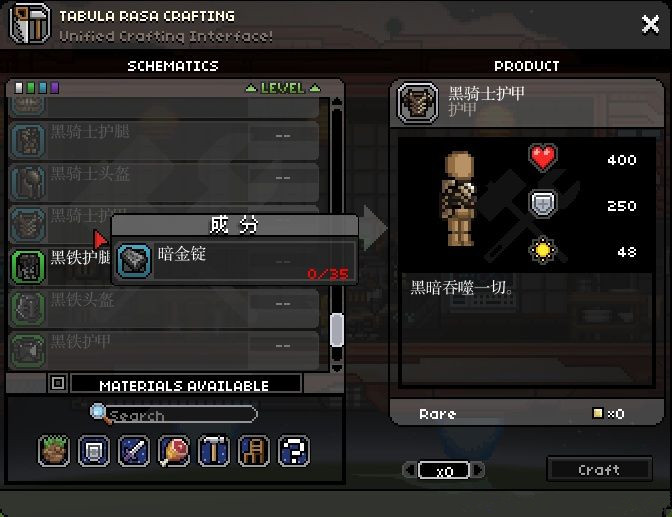Toggle the Materials Available checkbox
This screenshot has width=672, height=517.
tap(58, 383)
